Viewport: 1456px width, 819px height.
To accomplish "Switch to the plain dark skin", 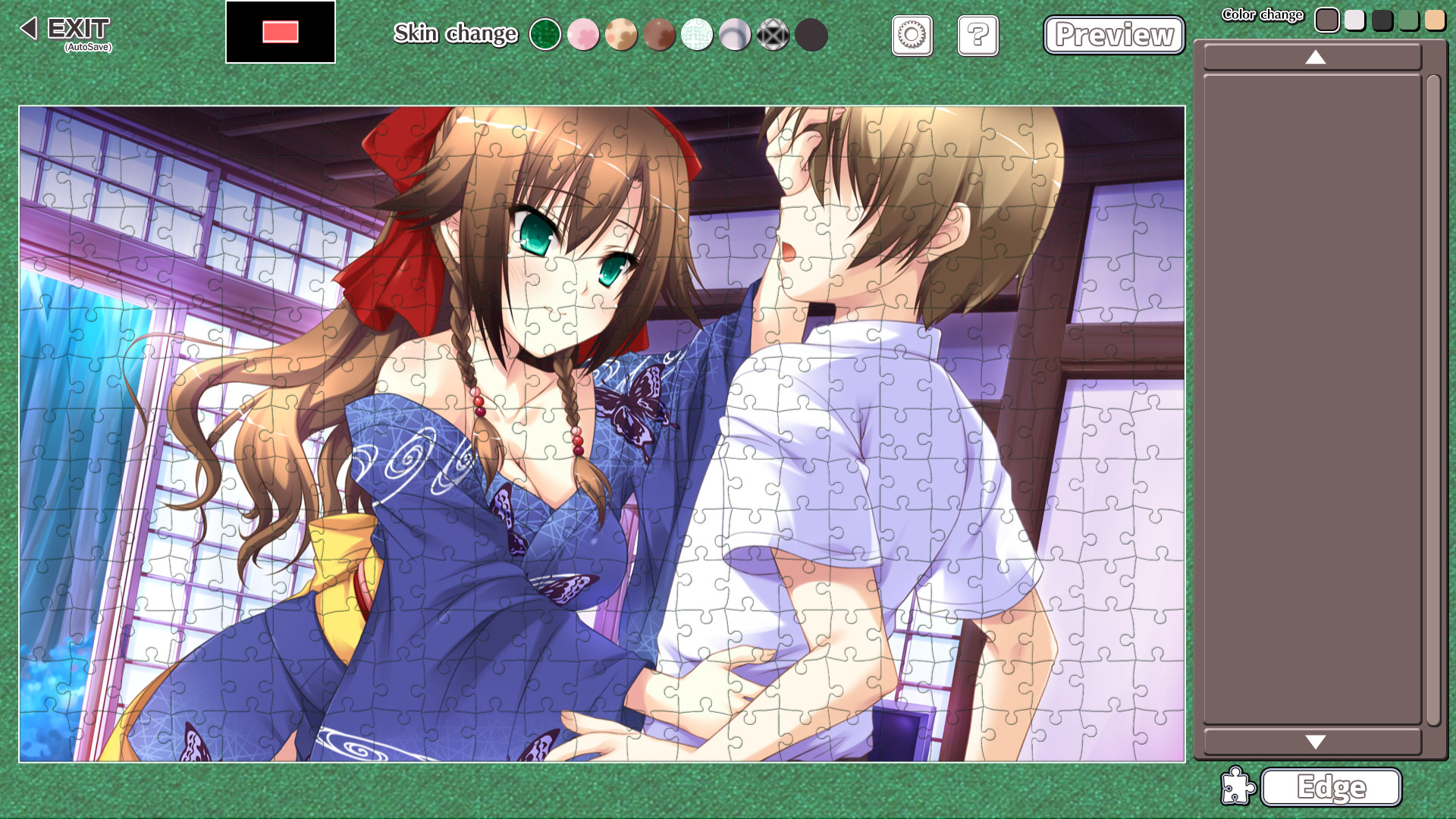I will 811,34.
